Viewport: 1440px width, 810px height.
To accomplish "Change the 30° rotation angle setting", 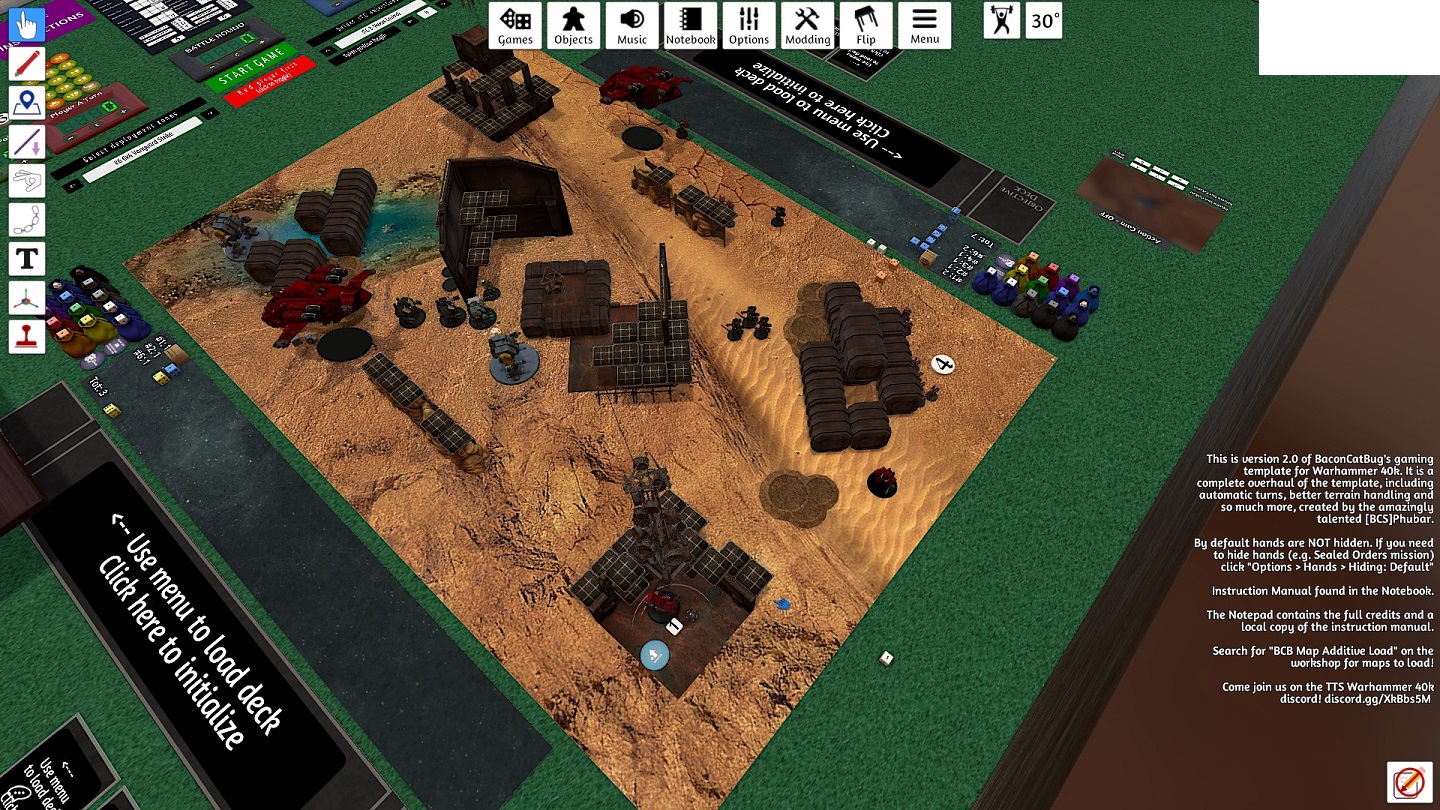I will tap(1045, 21).
